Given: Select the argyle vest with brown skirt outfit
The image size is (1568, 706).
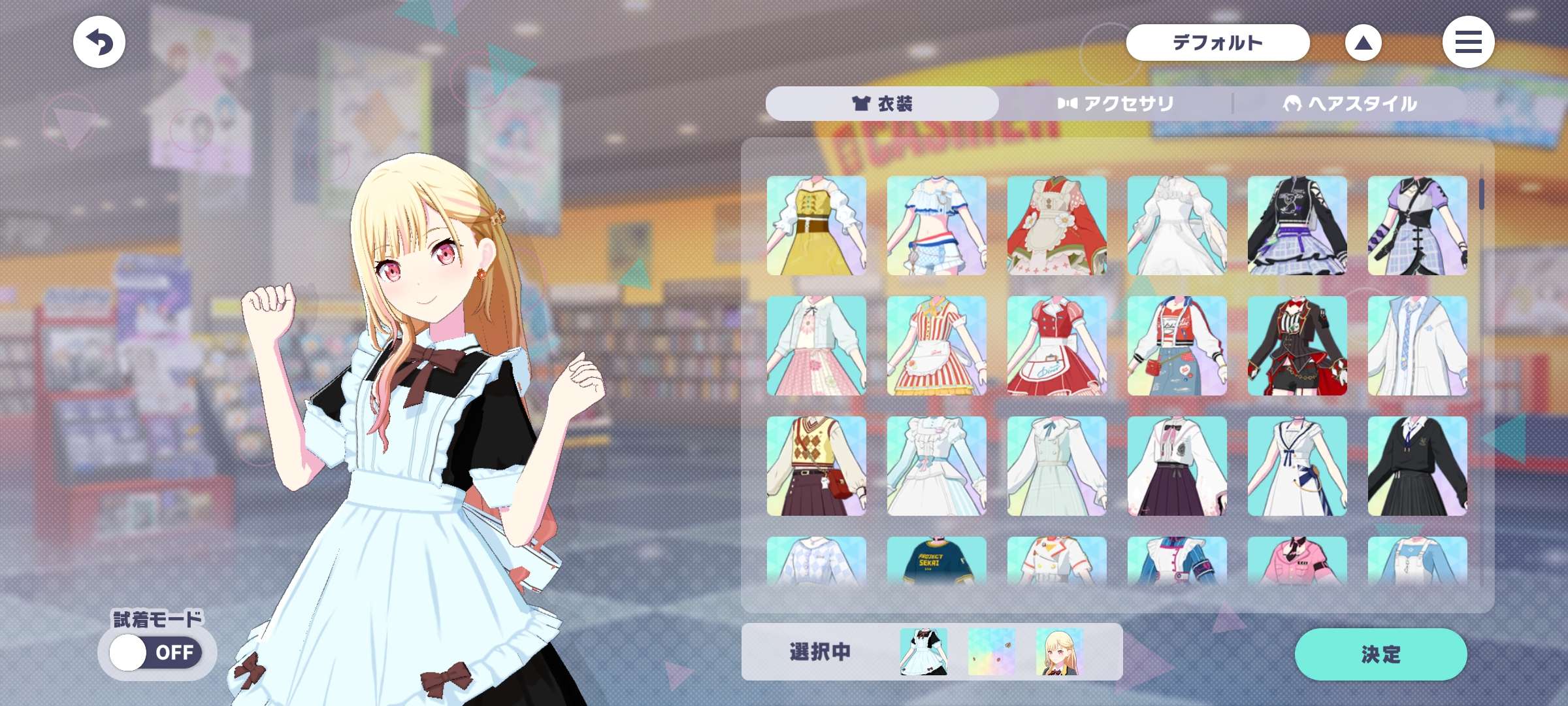Looking at the screenshot, I should coord(817,466).
